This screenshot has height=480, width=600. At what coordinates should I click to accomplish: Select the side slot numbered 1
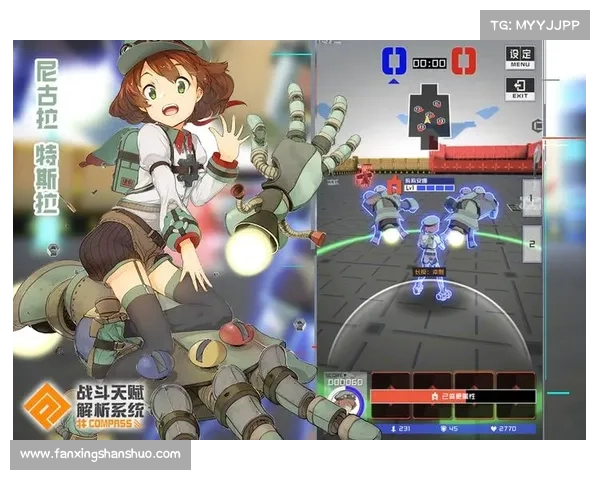pyautogui.click(x=533, y=197)
